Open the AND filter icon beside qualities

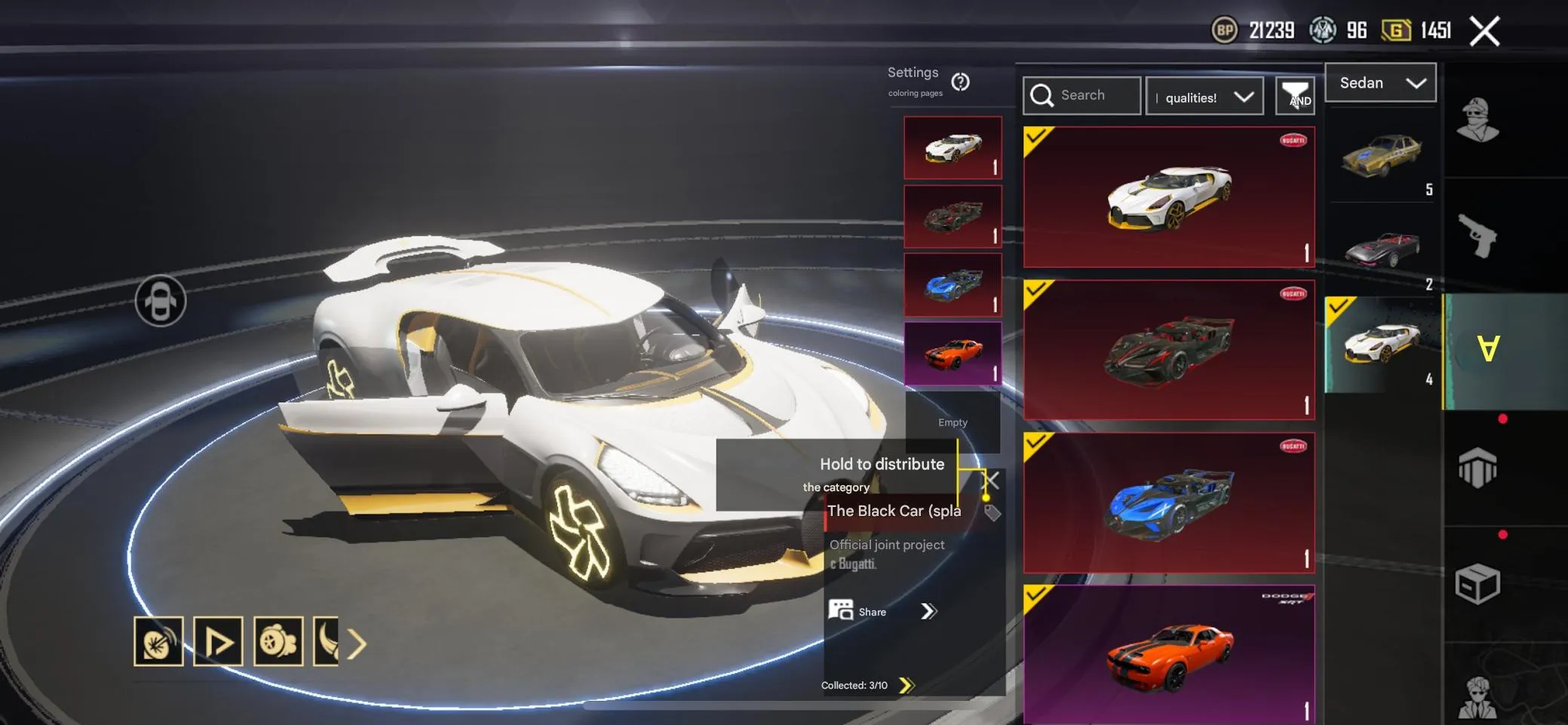(1296, 96)
